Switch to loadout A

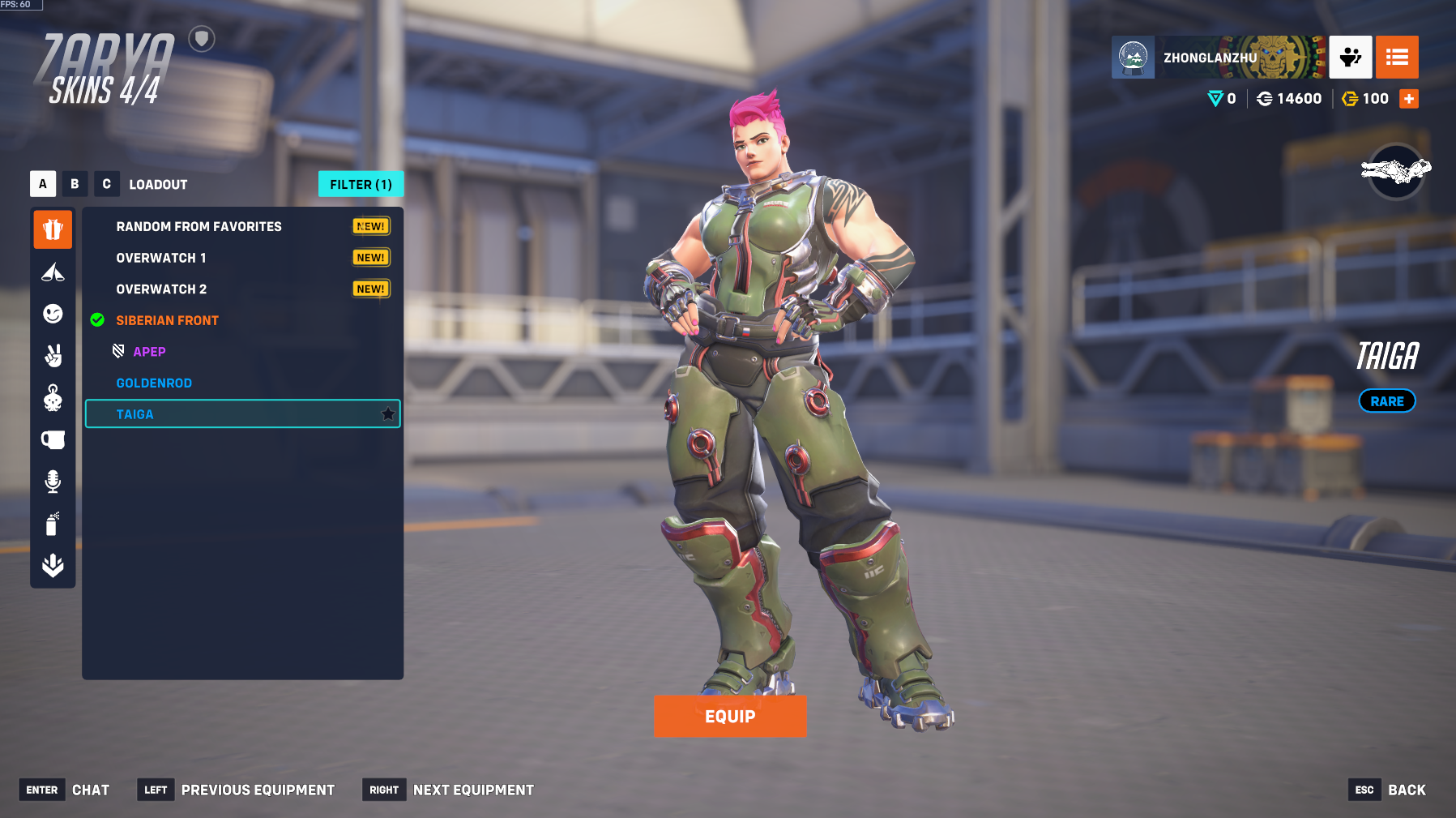[x=43, y=184]
